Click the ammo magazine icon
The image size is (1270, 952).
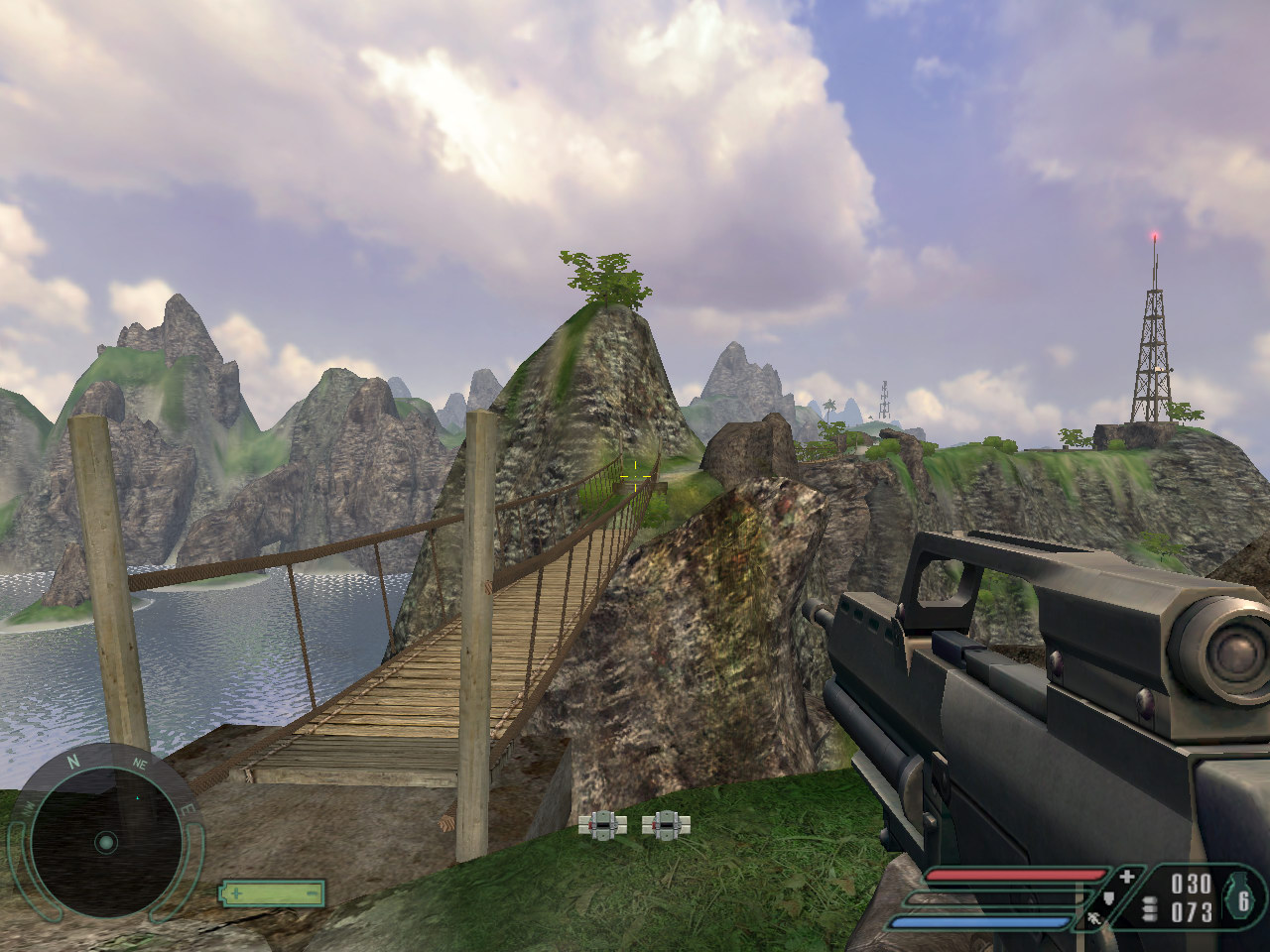coord(1151,908)
